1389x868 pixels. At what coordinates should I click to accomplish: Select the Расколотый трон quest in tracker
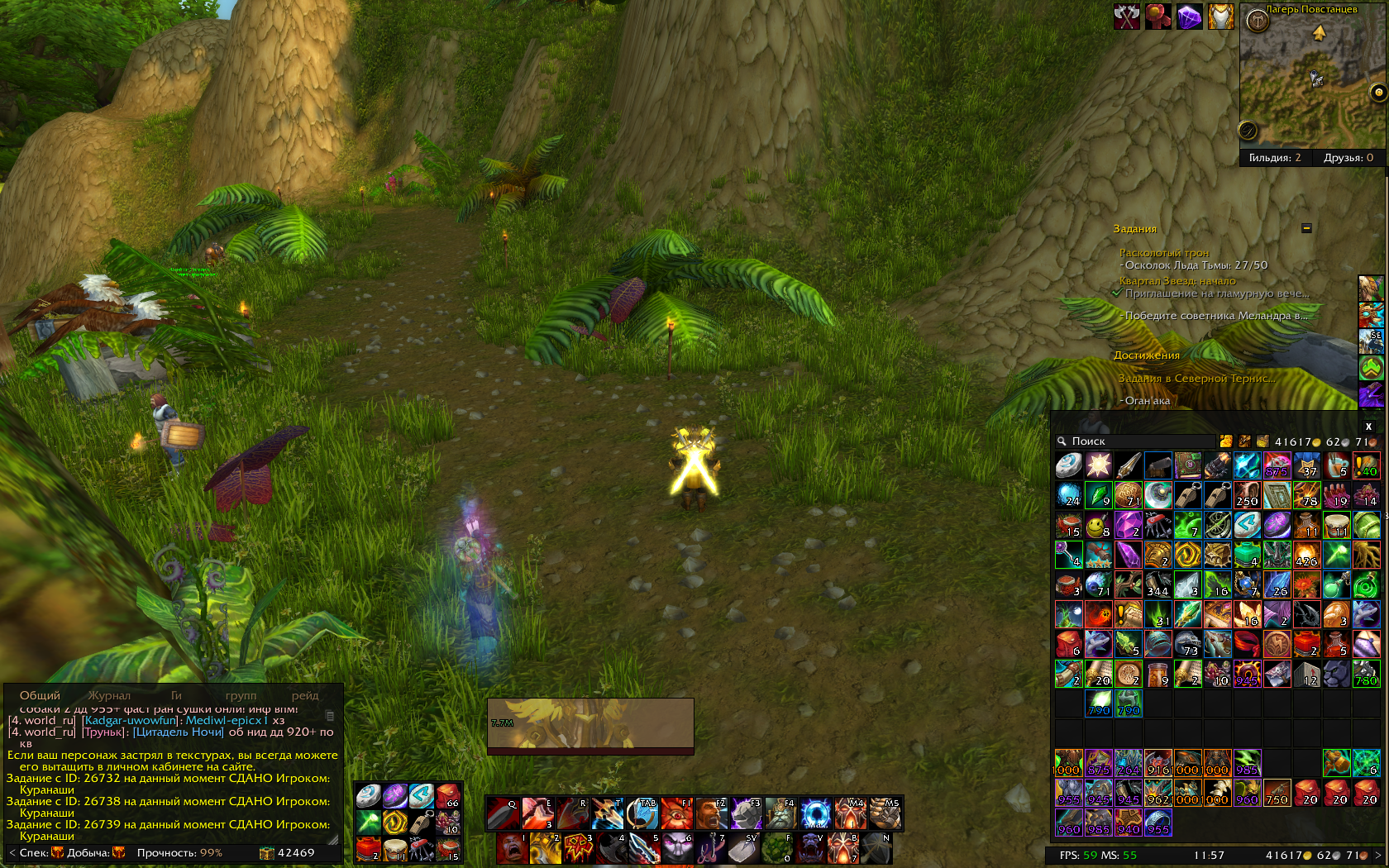tap(1164, 253)
